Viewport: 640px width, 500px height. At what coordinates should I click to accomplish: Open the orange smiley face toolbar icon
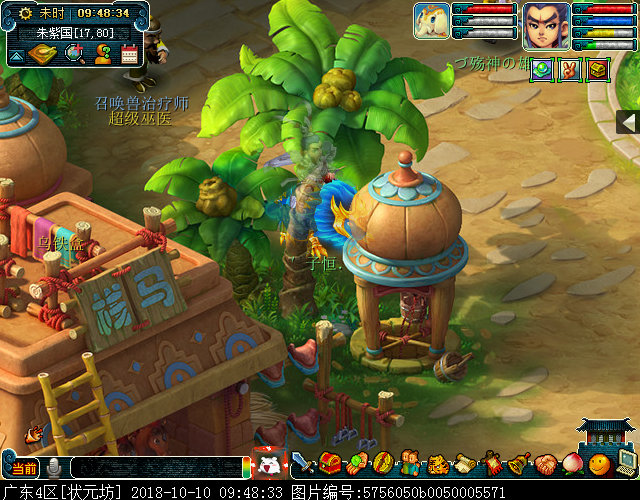point(598,464)
